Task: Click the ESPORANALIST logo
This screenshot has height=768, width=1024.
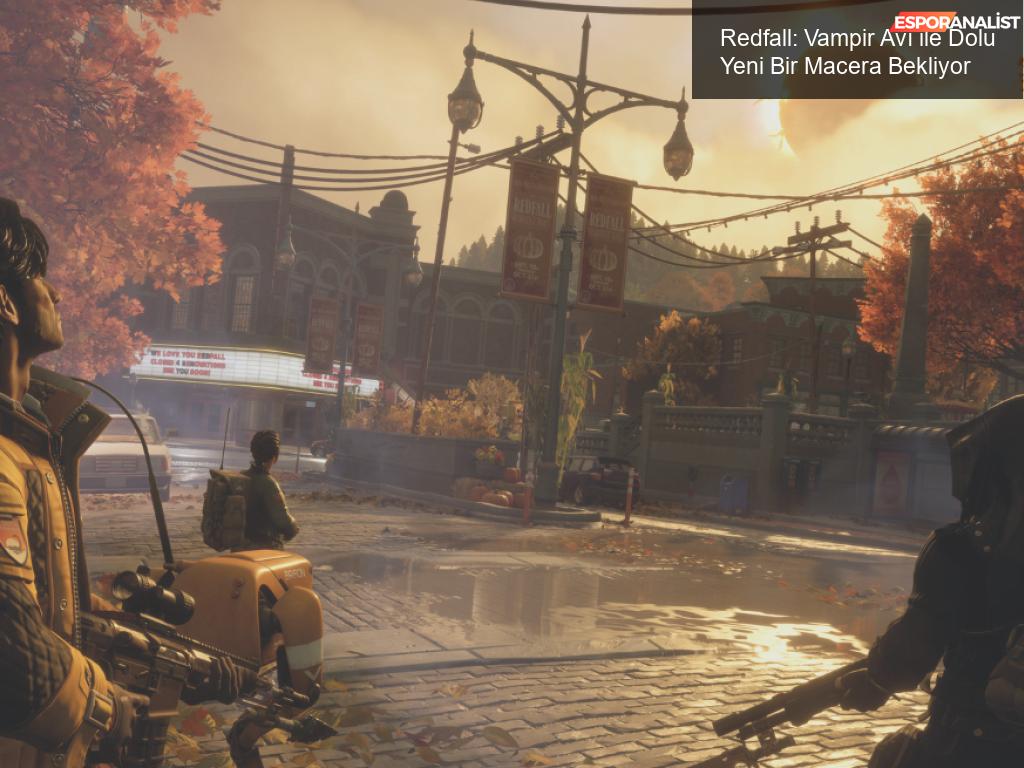Action: pos(956,21)
